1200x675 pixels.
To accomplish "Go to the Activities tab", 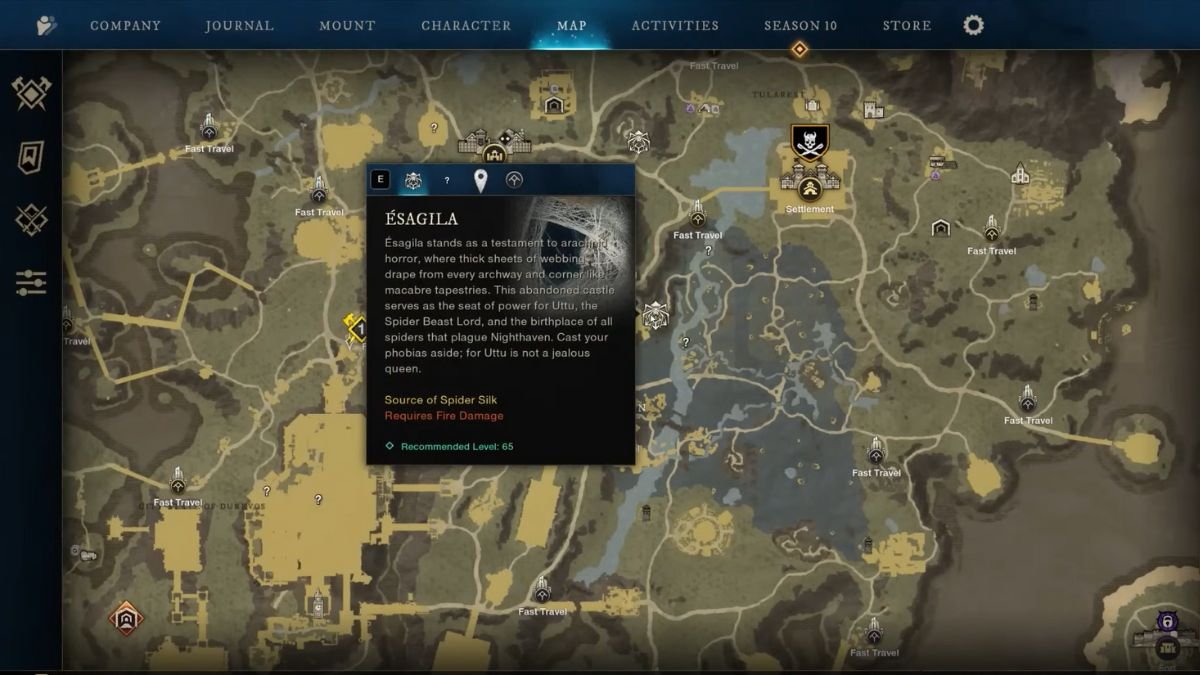I will pos(675,25).
